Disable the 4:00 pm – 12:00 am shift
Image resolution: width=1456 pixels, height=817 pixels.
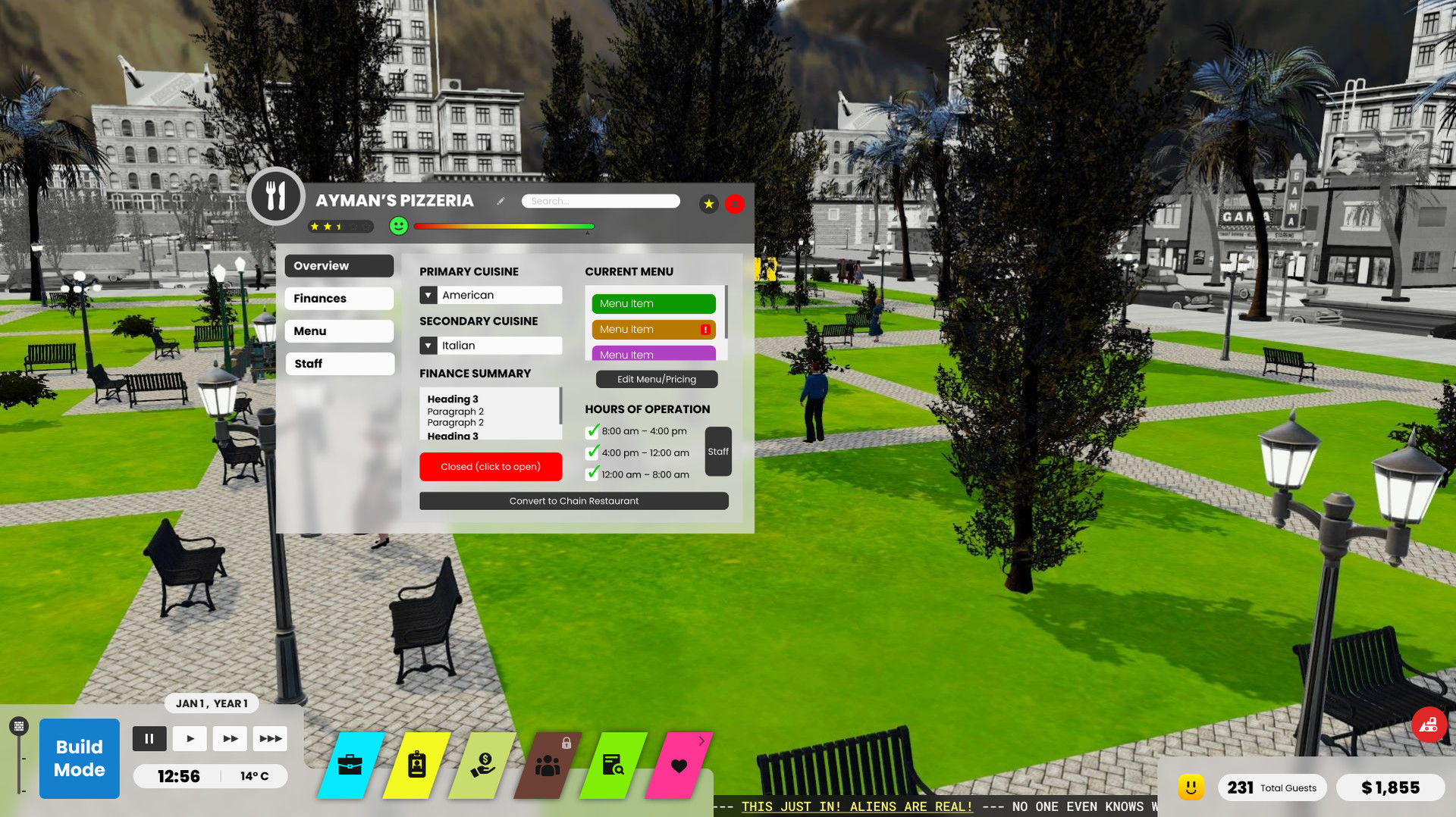591,452
